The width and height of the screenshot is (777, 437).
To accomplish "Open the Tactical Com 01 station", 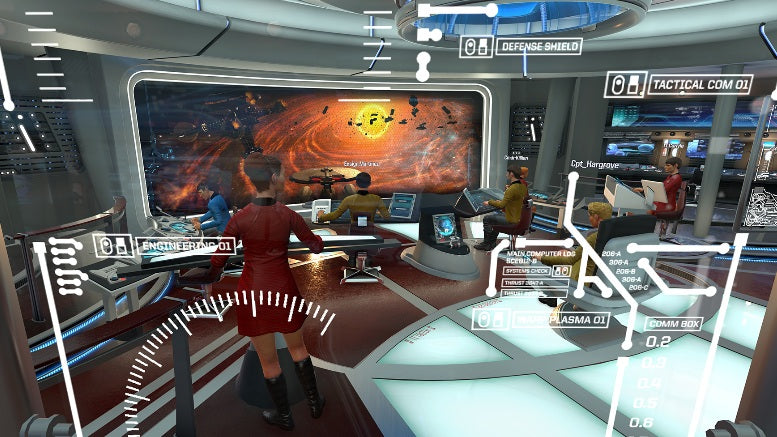I will click(699, 85).
